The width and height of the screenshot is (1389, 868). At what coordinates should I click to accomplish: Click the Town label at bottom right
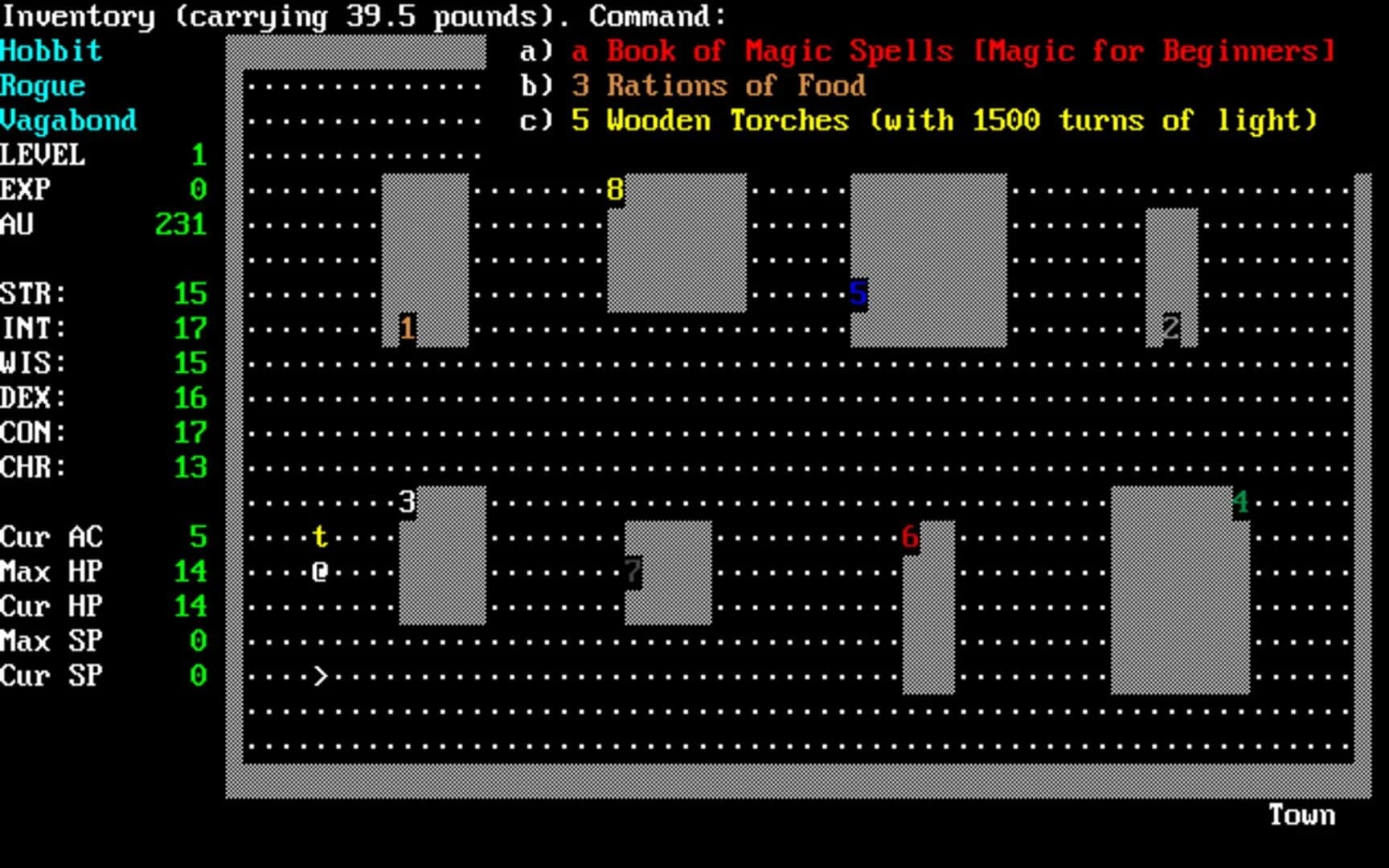coord(1301,814)
